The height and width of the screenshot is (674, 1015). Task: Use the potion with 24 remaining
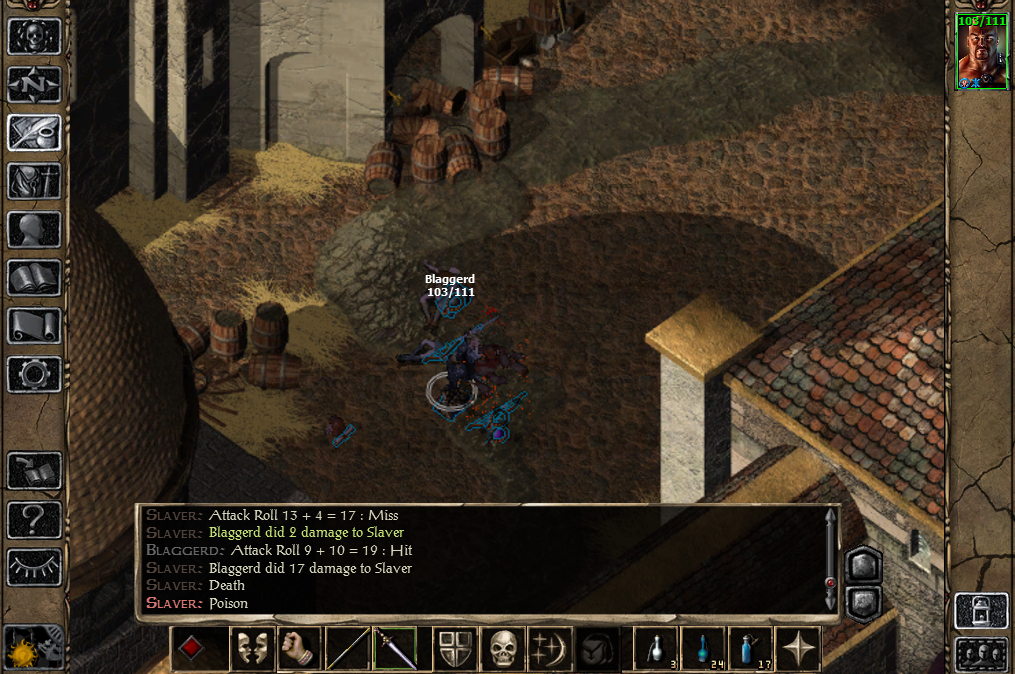tap(706, 649)
